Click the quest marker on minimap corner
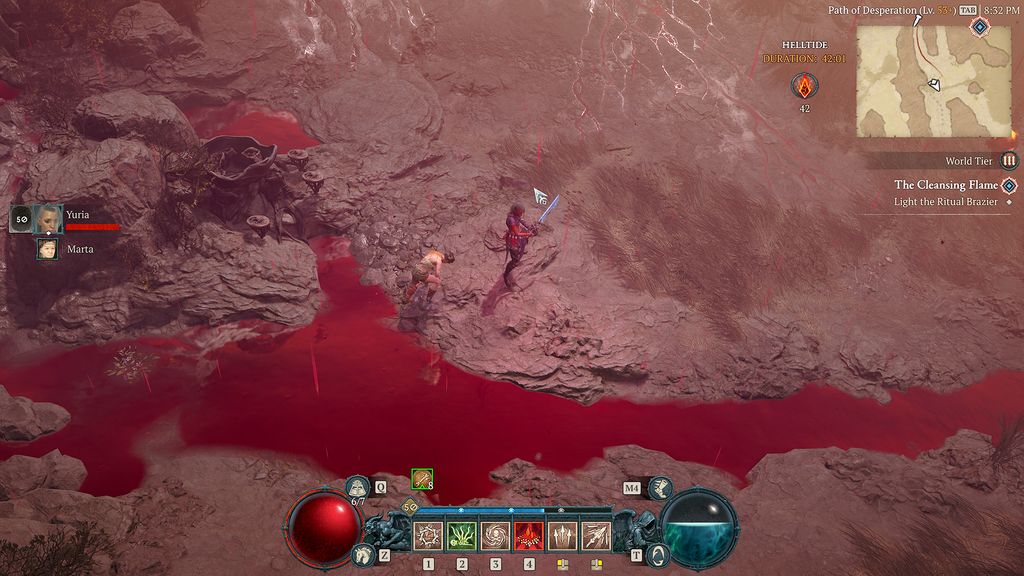Viewport: 1024px width, 576px height. click(x=979, y=27)
